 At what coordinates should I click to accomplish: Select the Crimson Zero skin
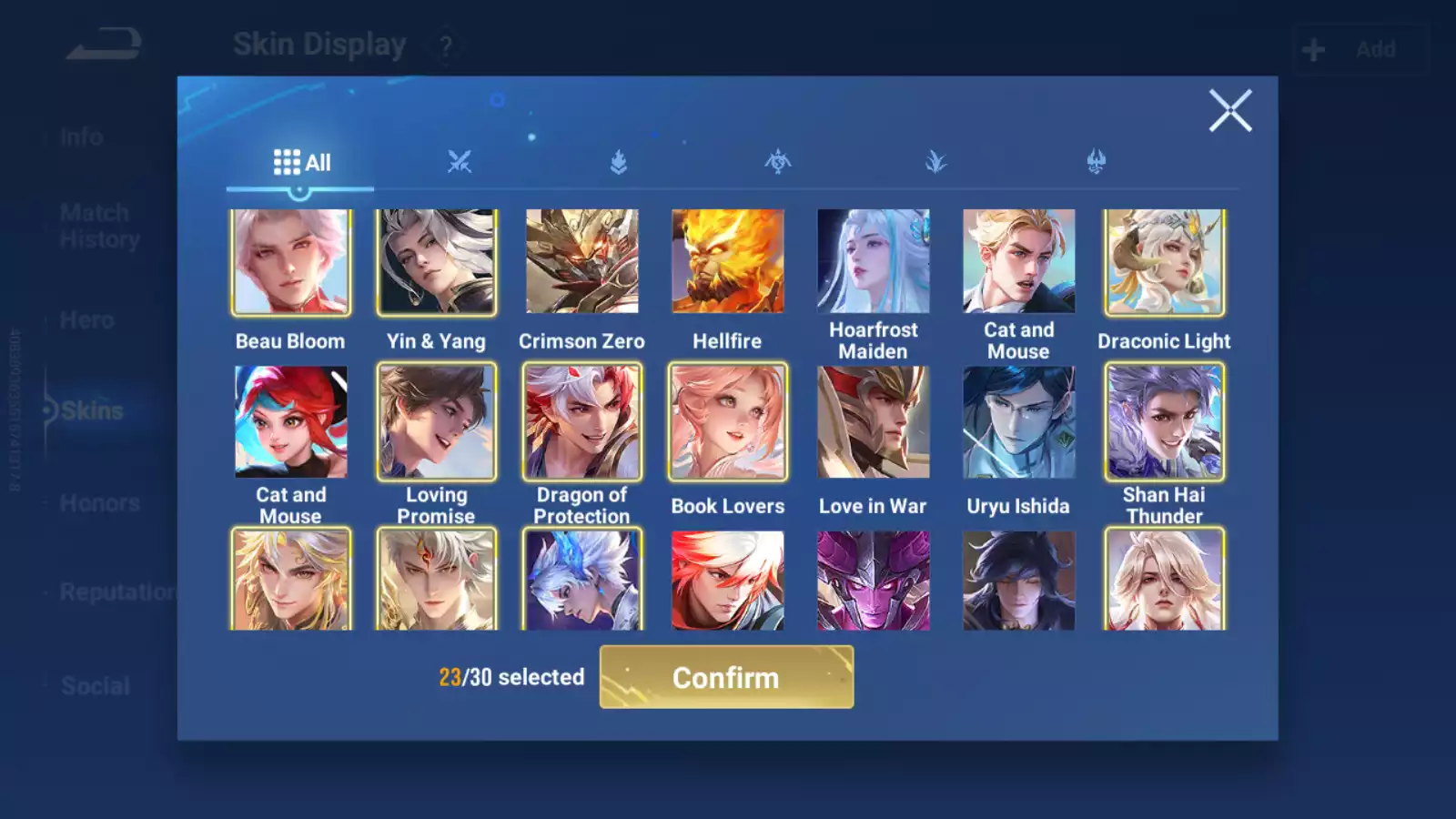[x=582, y=261]
